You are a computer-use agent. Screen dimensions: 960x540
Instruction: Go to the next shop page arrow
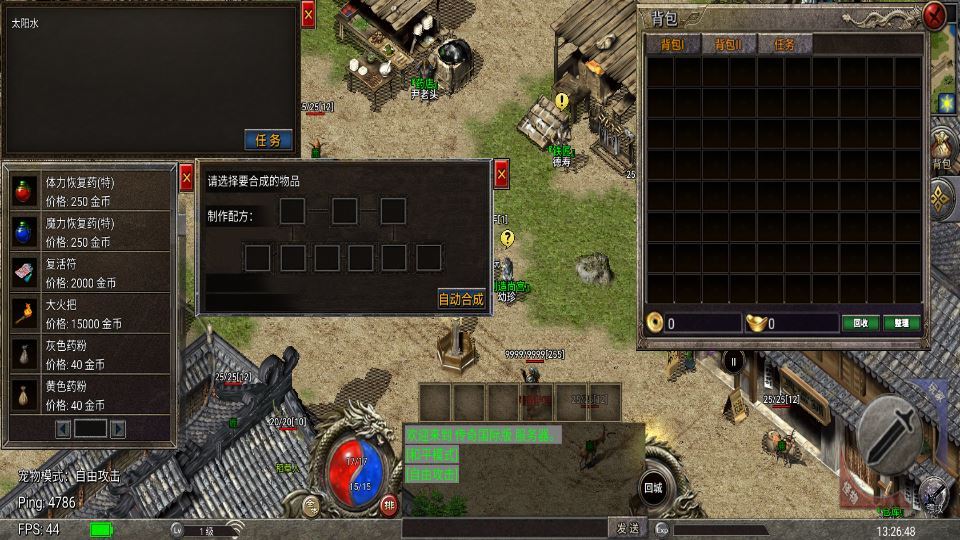(117, 428)
